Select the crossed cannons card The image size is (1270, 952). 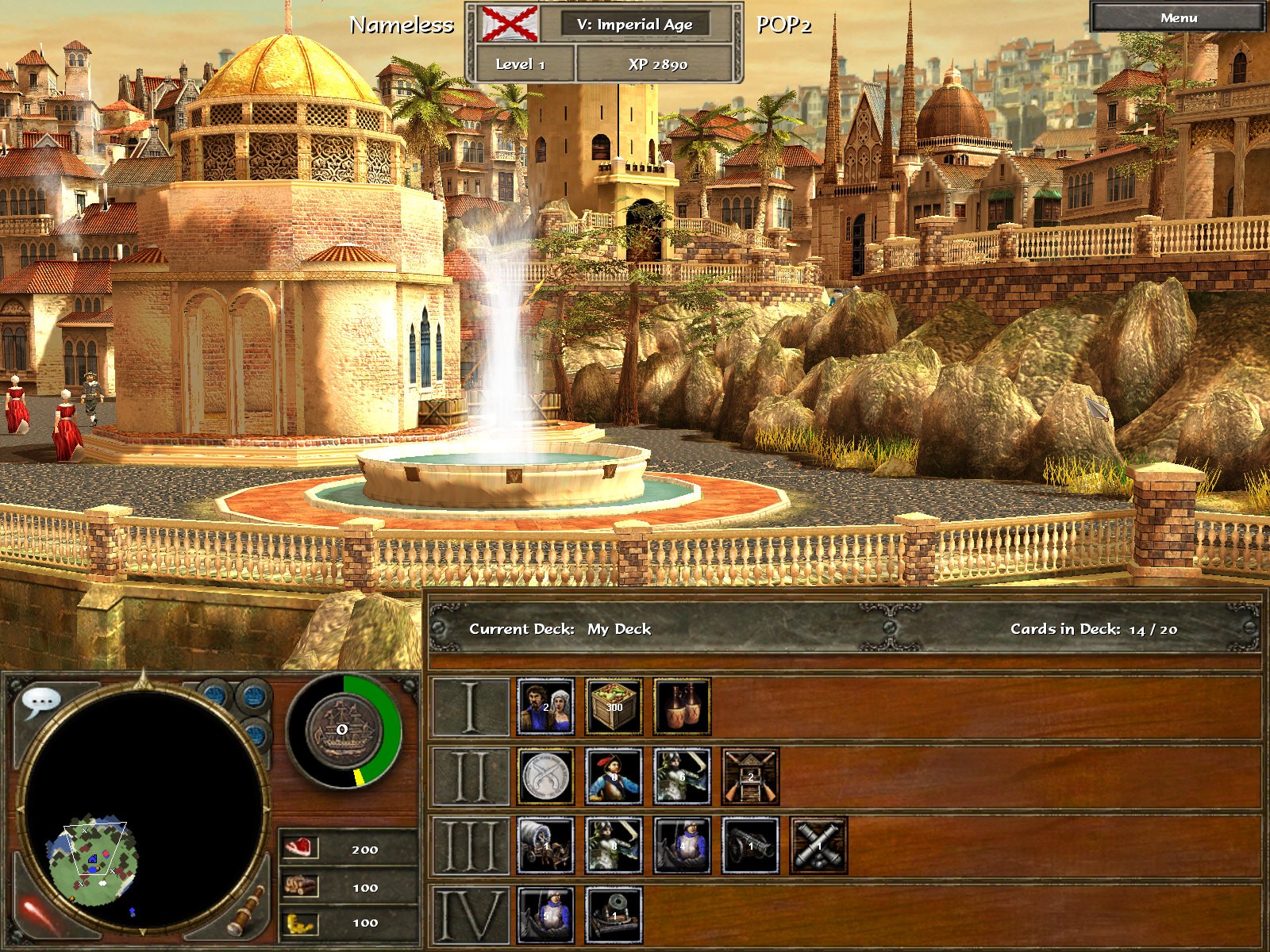pyautogui.click(x=818, y=846)
